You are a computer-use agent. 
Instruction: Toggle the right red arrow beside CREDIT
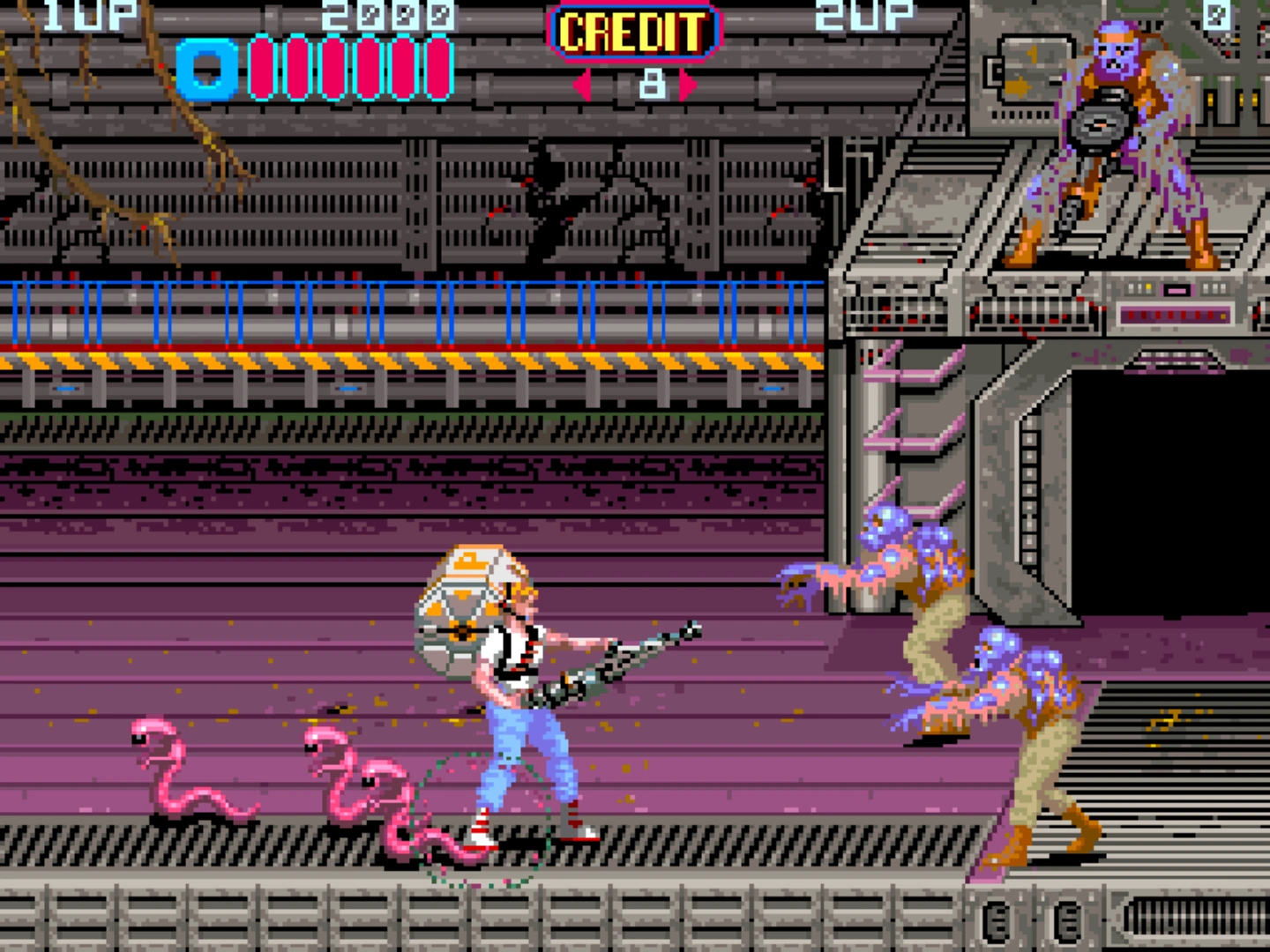[x=688, y=84]
